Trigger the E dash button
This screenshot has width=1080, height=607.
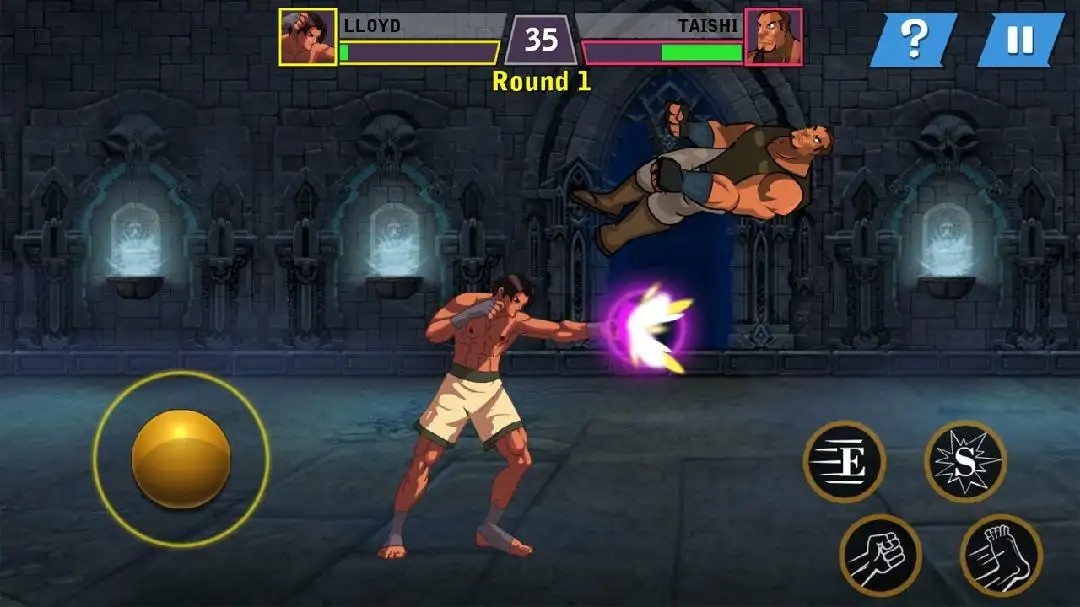pyautogui.click(x=845, y=461)
